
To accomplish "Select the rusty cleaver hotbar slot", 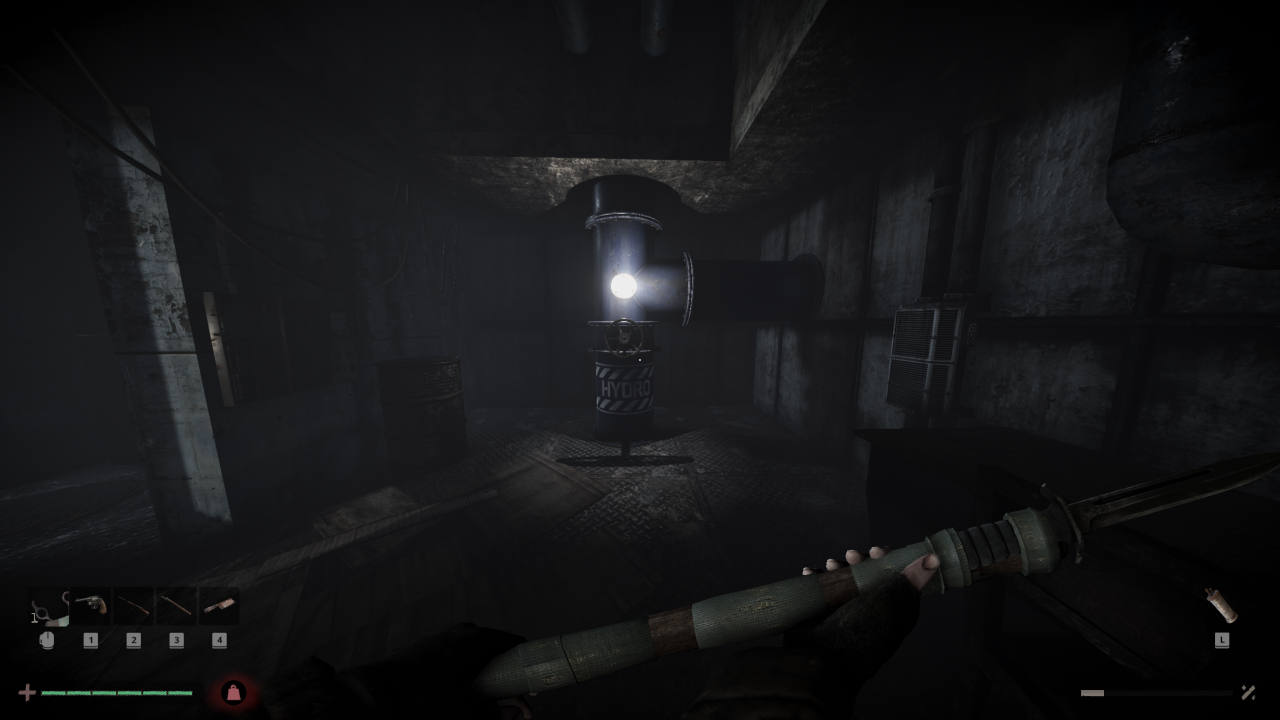I will [x=219, y=606].
